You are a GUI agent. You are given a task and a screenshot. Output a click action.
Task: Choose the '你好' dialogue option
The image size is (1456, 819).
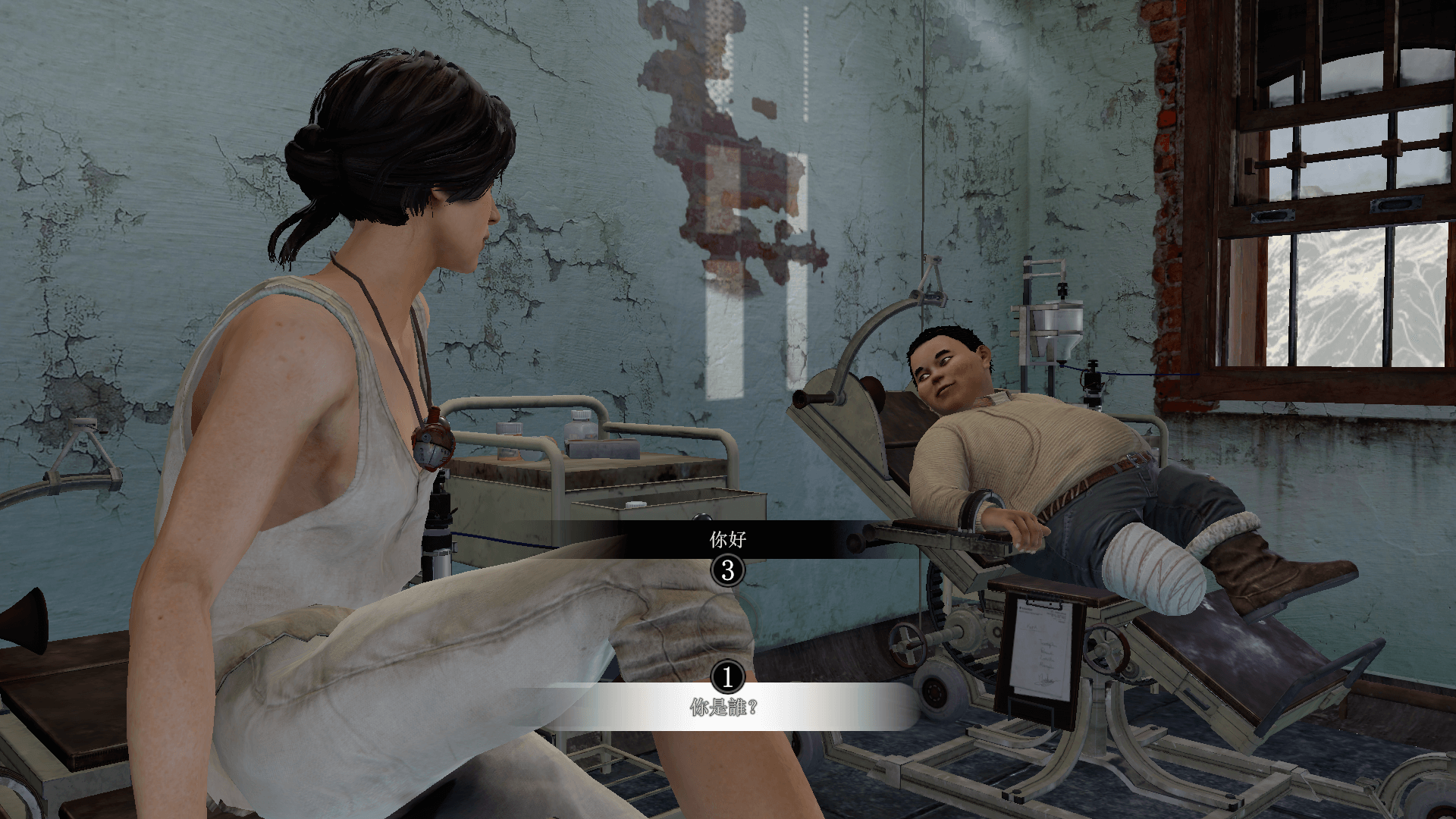point(728,540)
